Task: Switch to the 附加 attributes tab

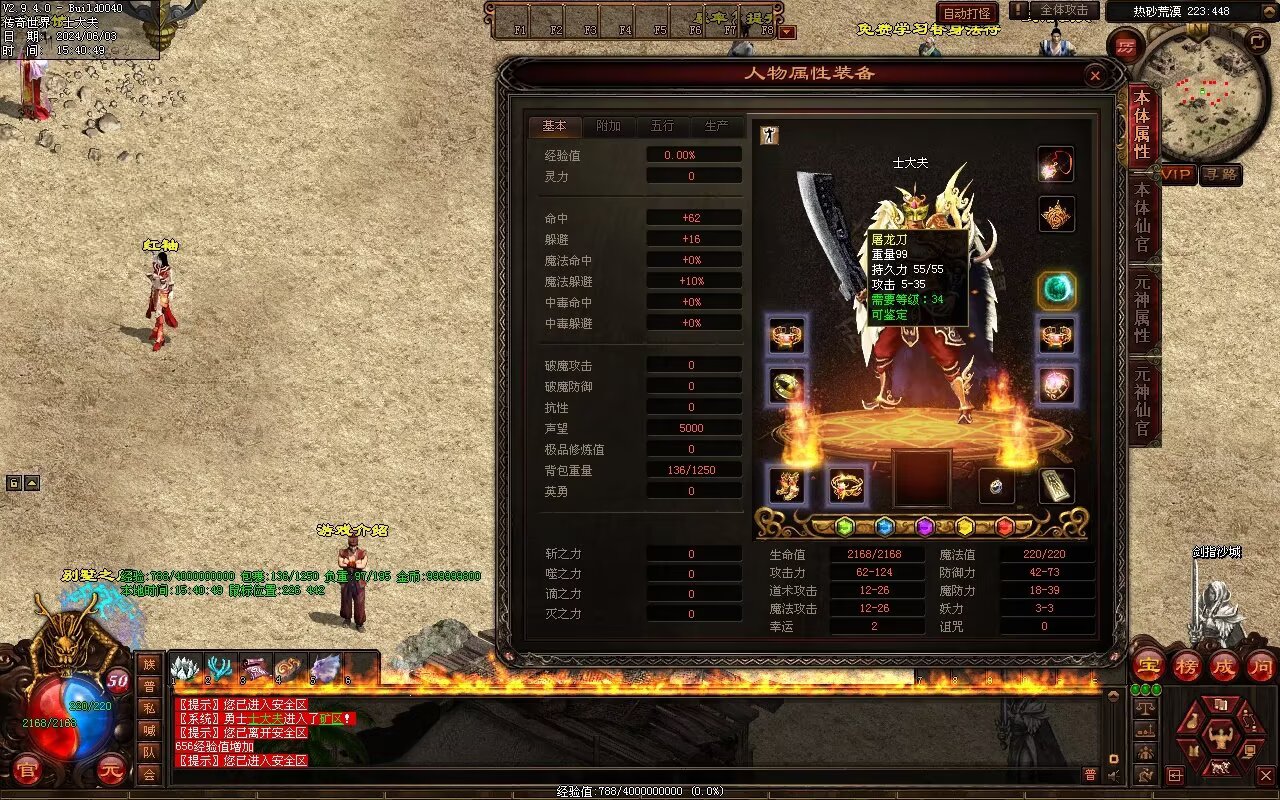Action: tap(608, 126)
